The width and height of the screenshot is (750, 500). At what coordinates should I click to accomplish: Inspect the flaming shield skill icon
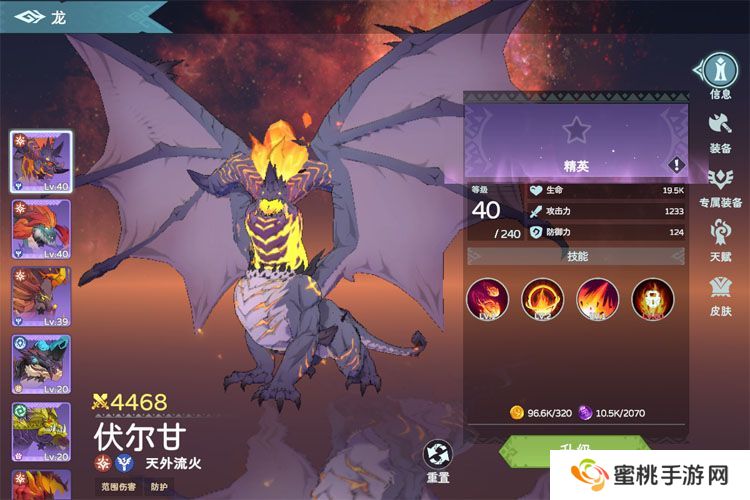coord(652,298)
